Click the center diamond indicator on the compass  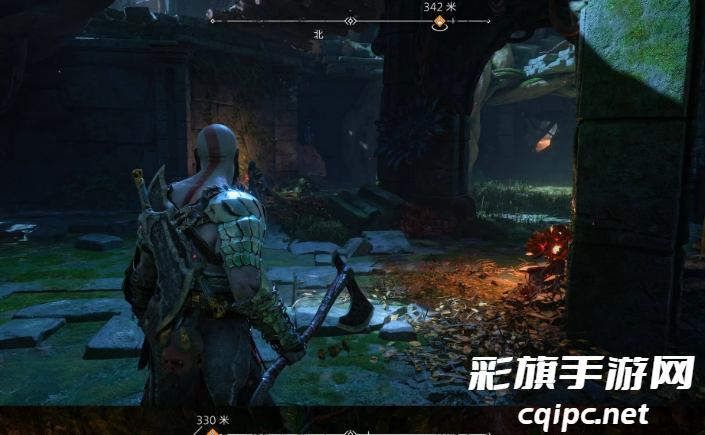click(x=350, y=20)
